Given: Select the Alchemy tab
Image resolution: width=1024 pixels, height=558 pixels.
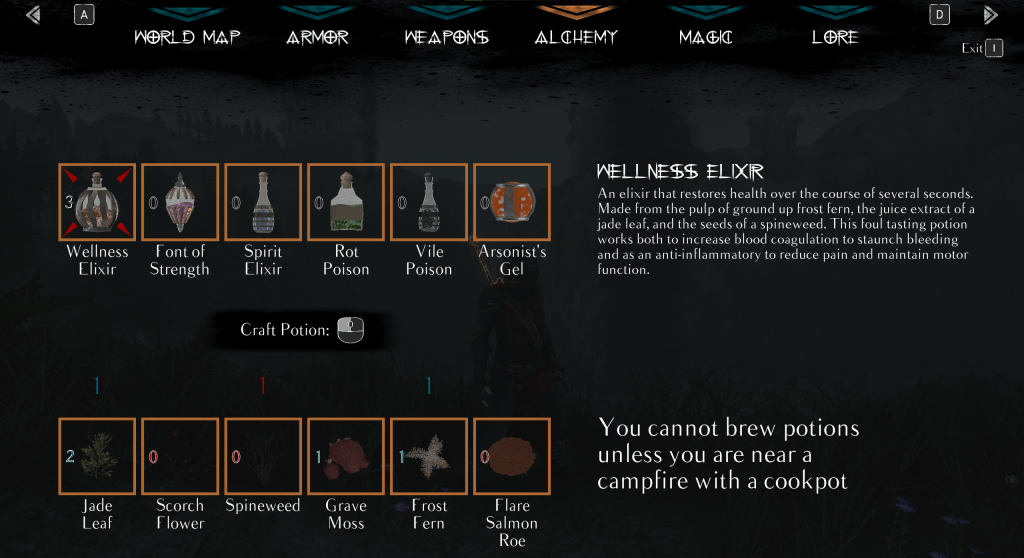Looking at the screenshot, I should 576,38.
